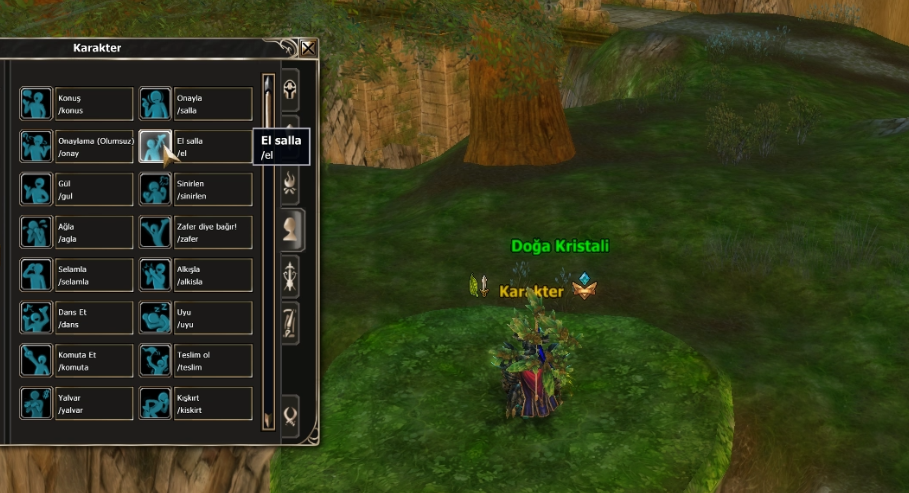909x493 pixels.
Task: Trigger the Yalvar beg emote
Action: [x=36, y=403]
